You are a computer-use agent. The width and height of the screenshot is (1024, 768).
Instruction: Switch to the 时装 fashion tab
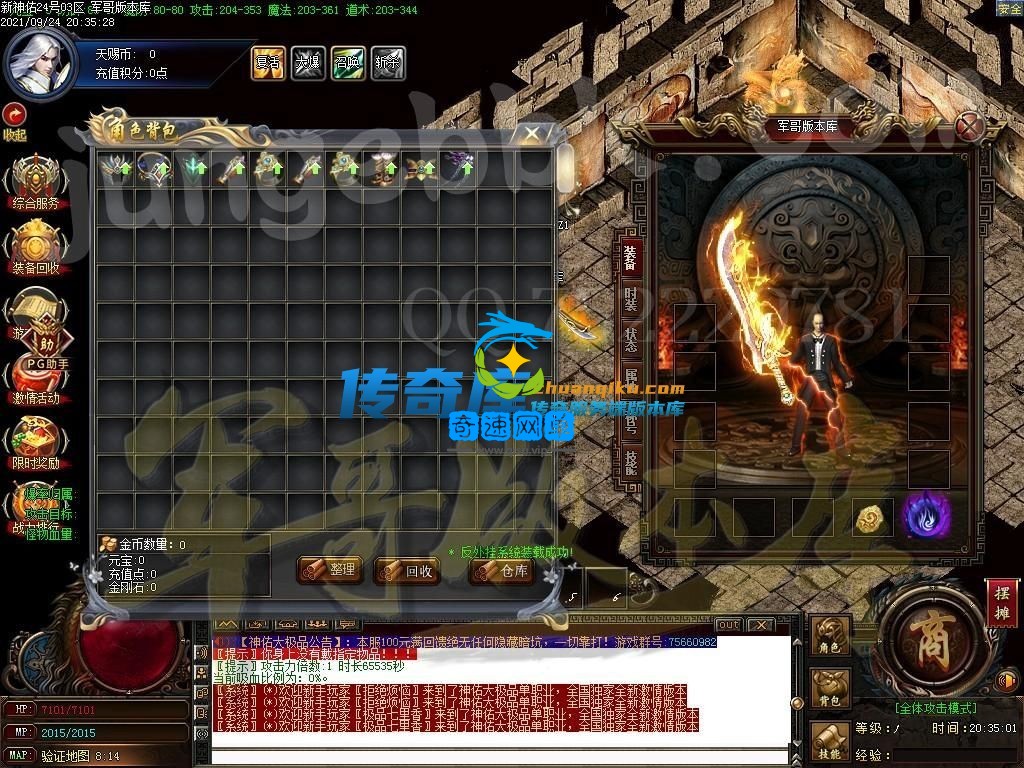pyautogui.click(x=630, y=300)
